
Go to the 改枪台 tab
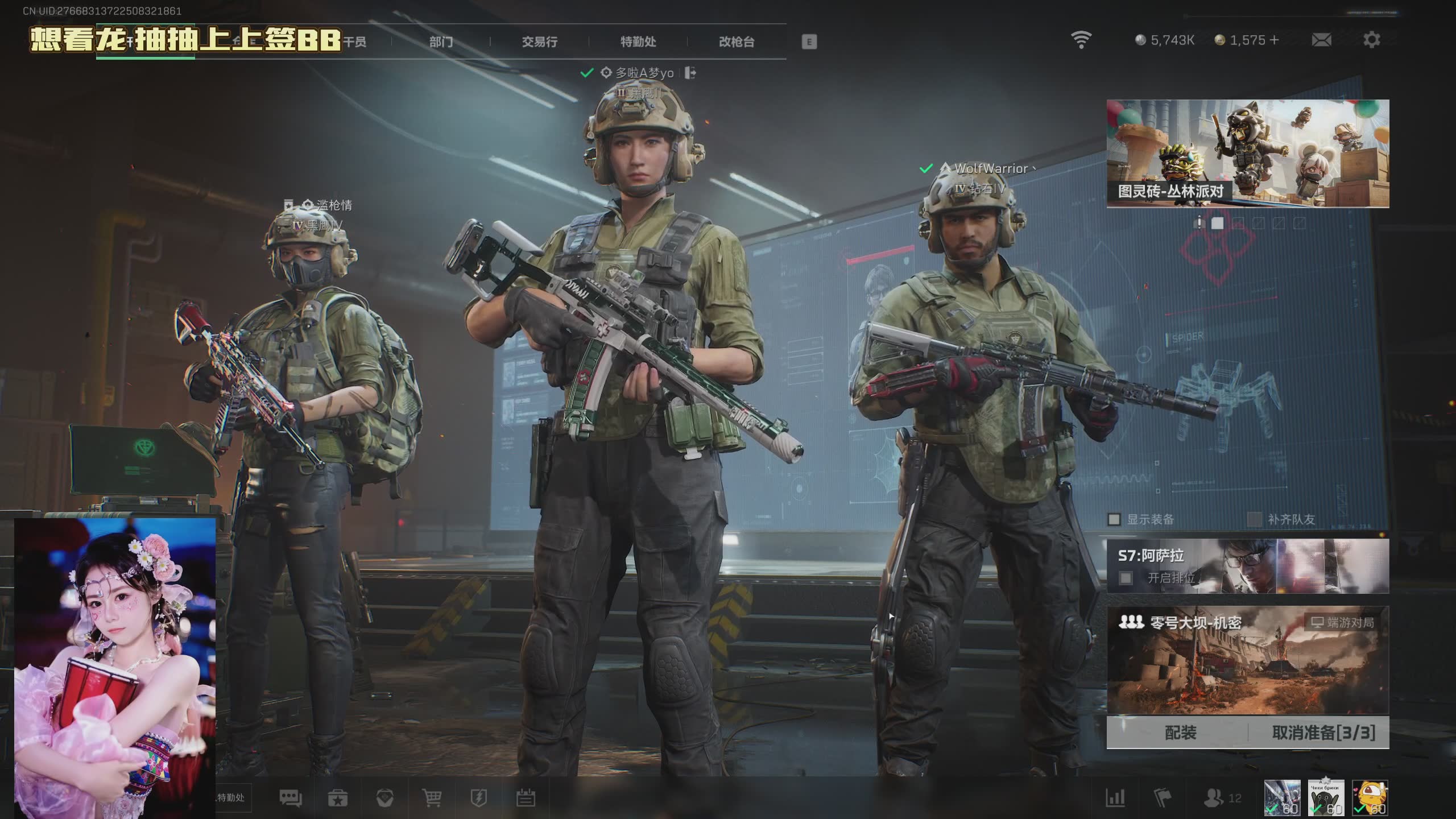tap(737, 42)
